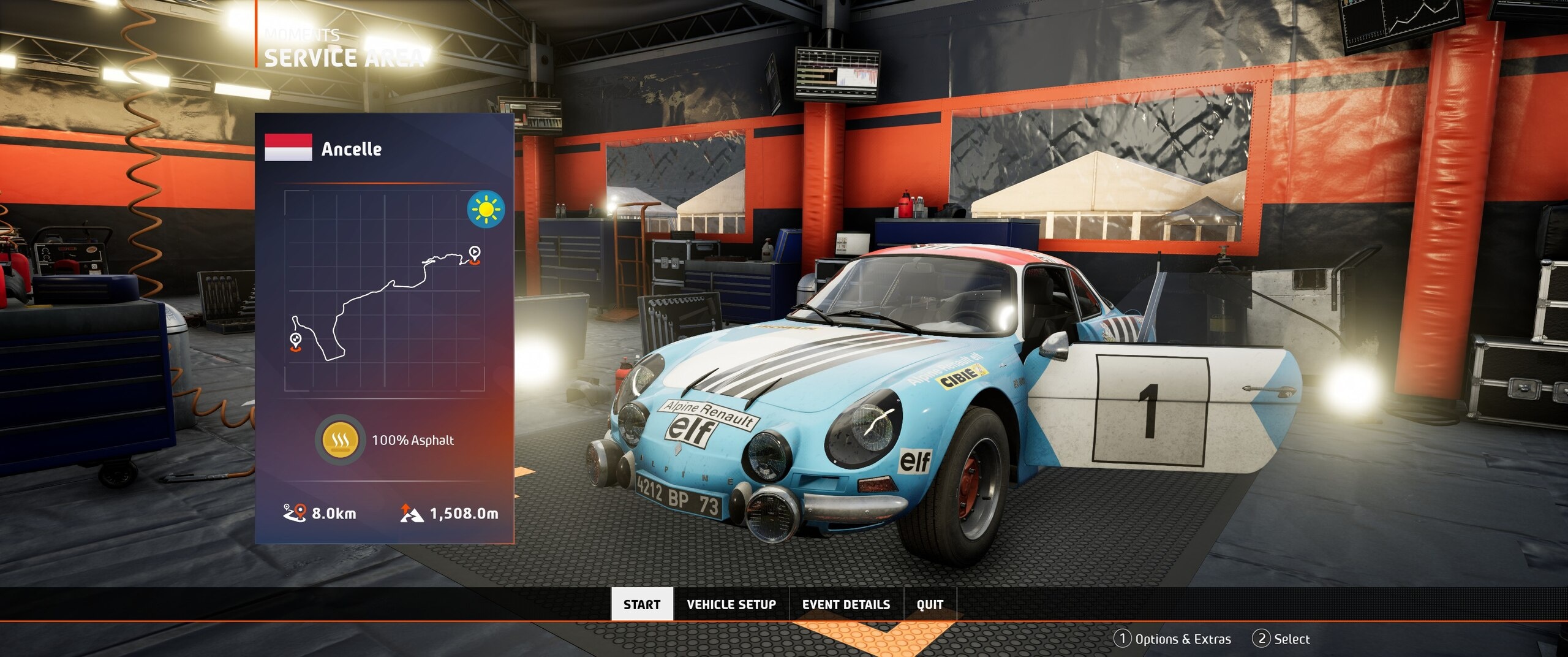Select the sunny weather icon
This screenshot has height=657, width=1568.
(486, 209)
